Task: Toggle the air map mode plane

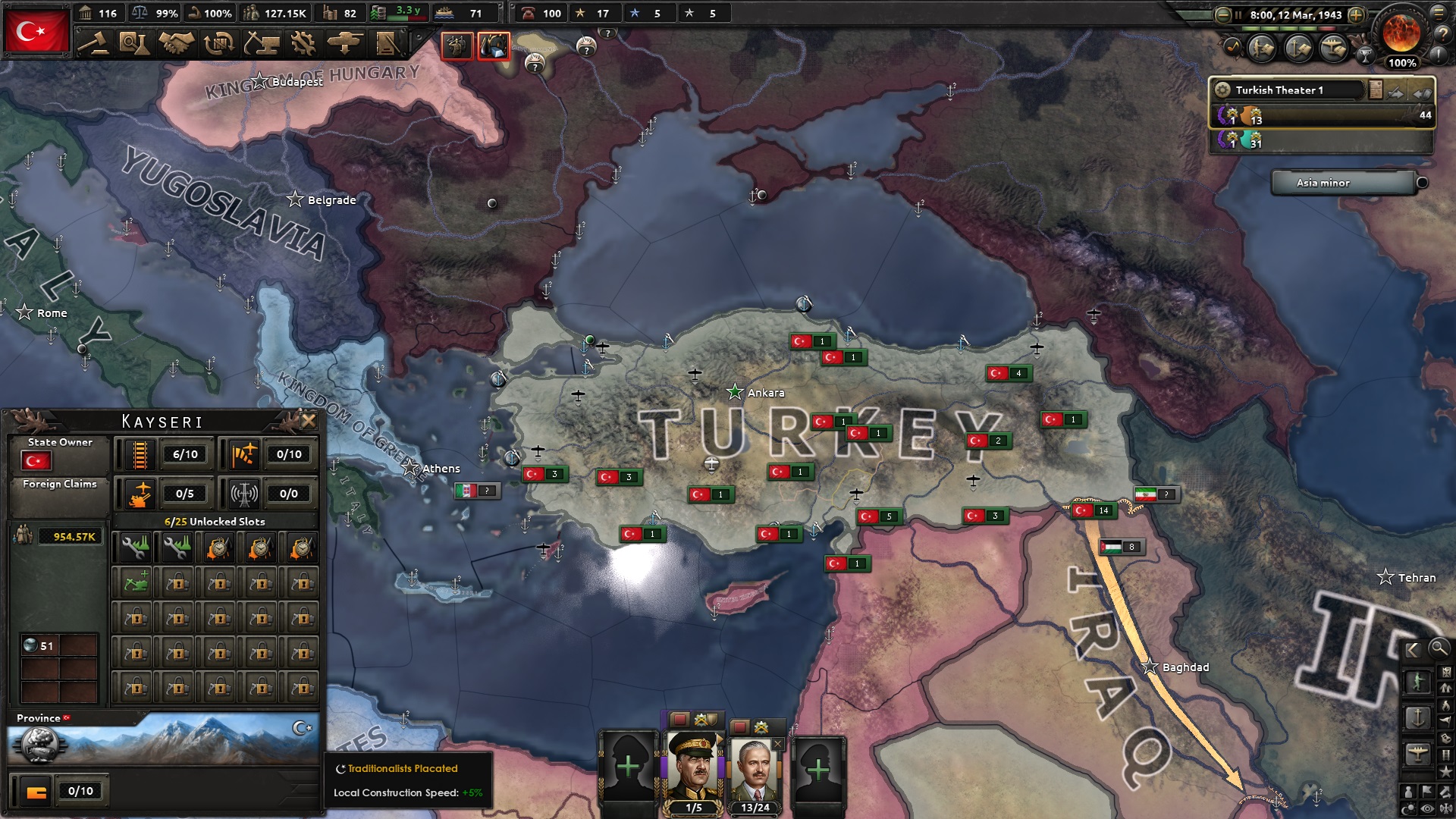Action: (1418, 752)
